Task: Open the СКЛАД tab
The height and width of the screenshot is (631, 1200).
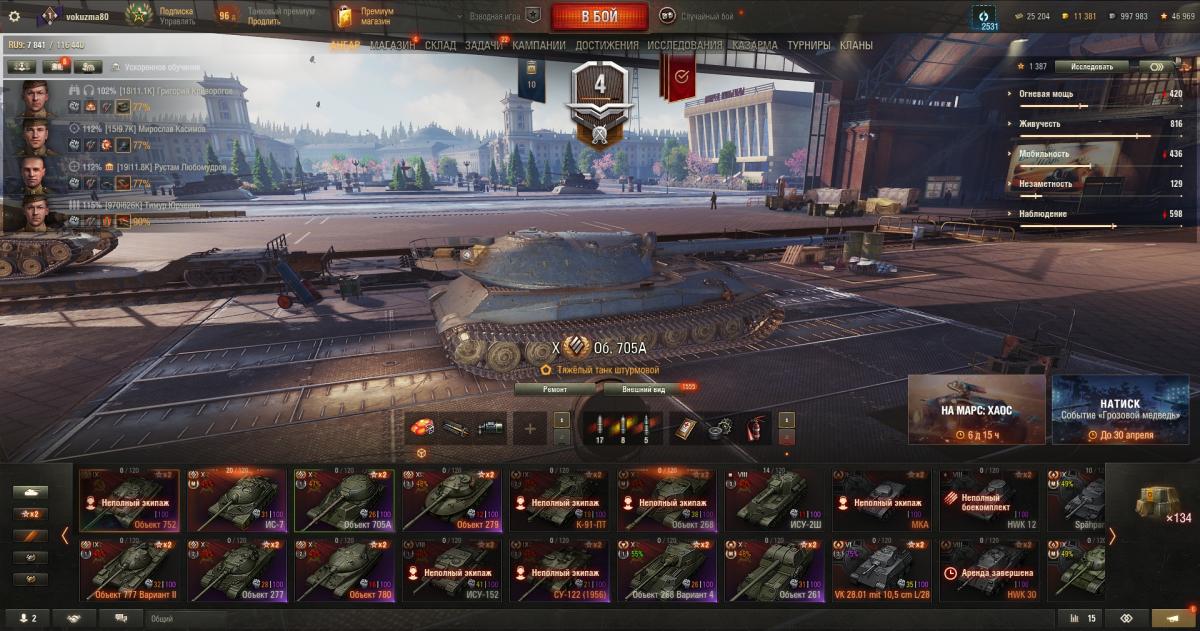Action: tap(440, 45)
